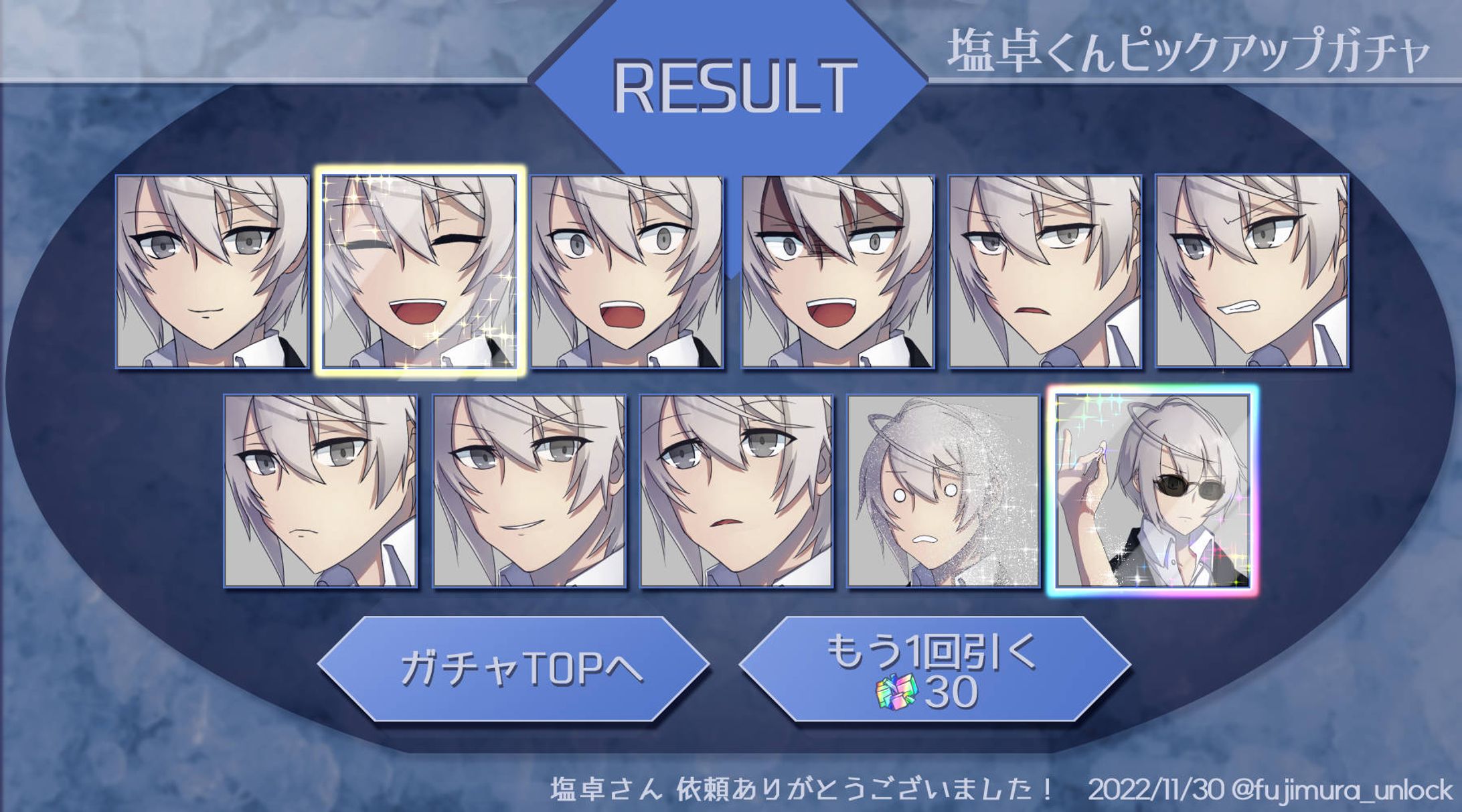This screenshot has width=1462, height=812.
Task: Select the gold-framed winking laughing portrait
Action: (420, 271)
